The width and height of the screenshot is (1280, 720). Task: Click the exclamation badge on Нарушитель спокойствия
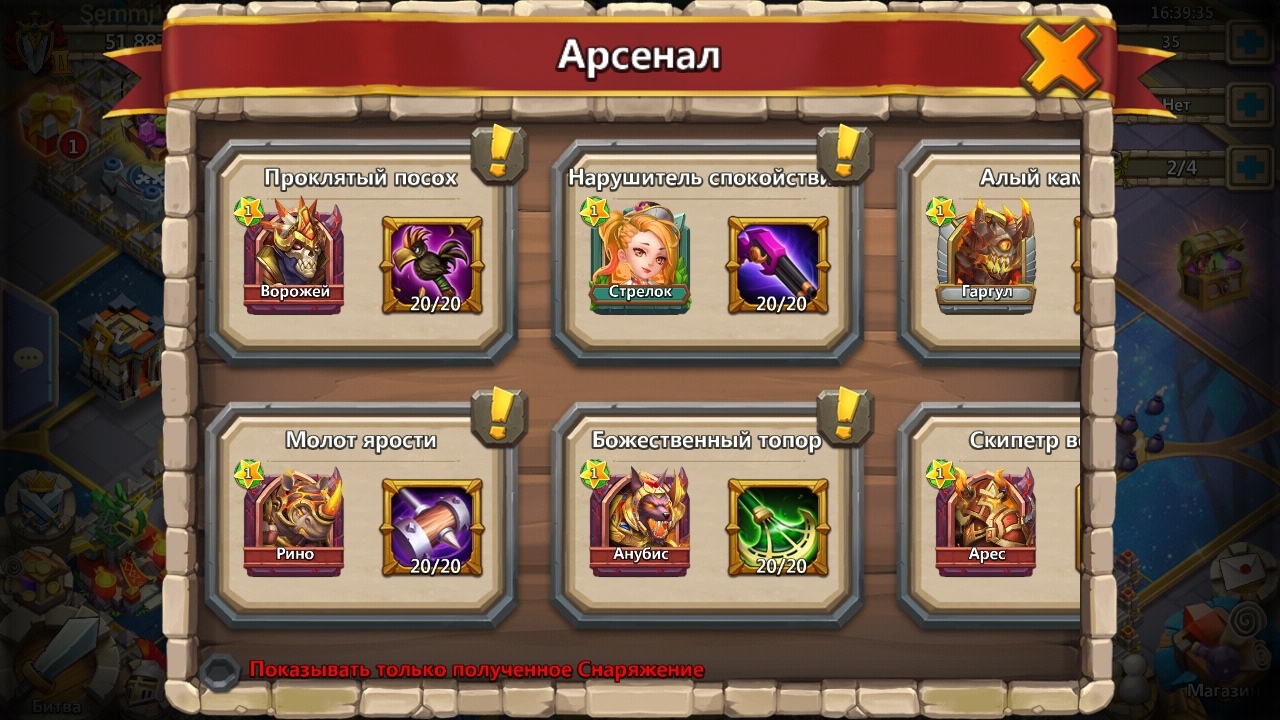pyautogui.click(x=845, y=153)
